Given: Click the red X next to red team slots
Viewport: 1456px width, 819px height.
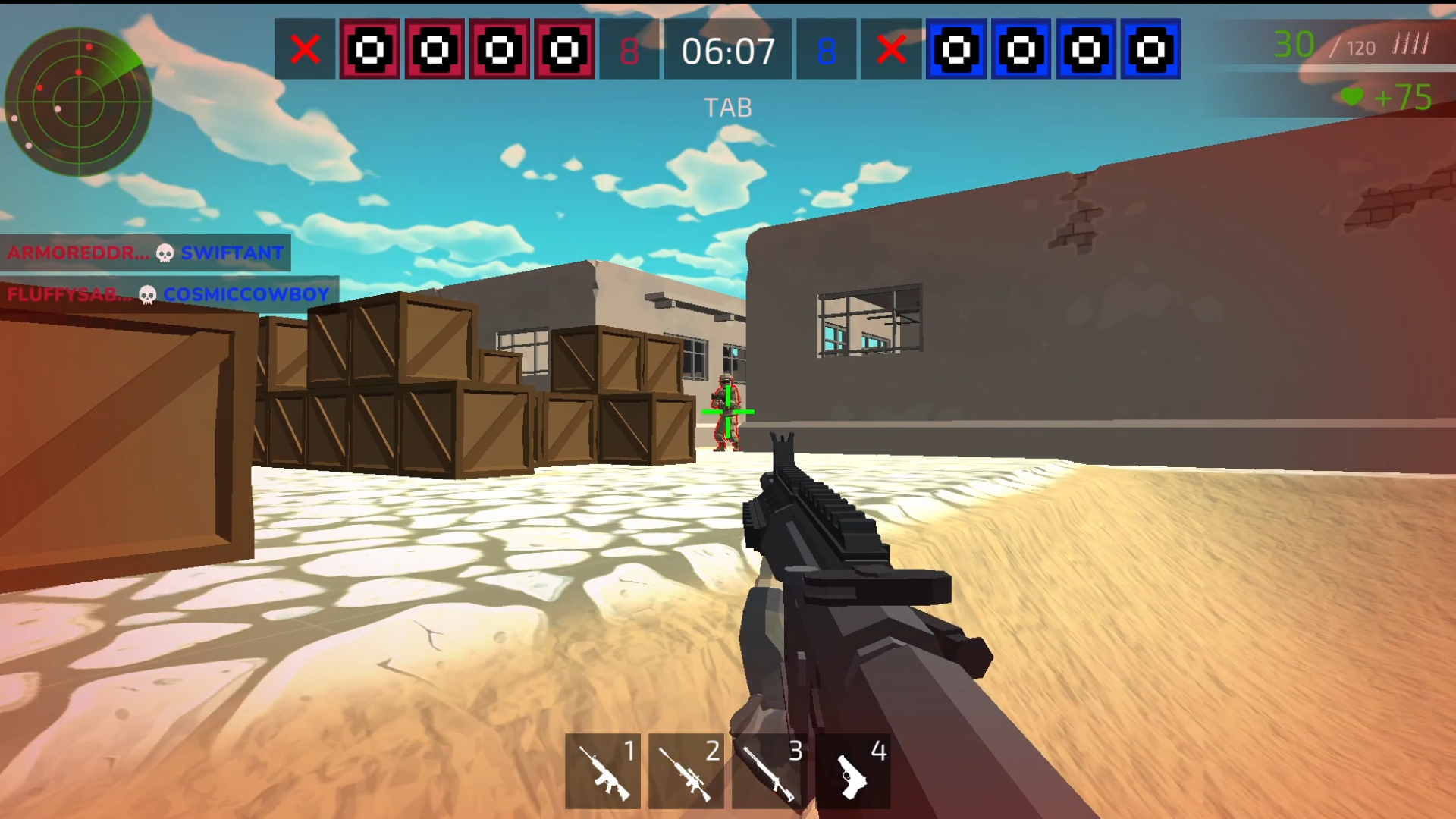Looking at the screenshot, I should pos(306,51).
